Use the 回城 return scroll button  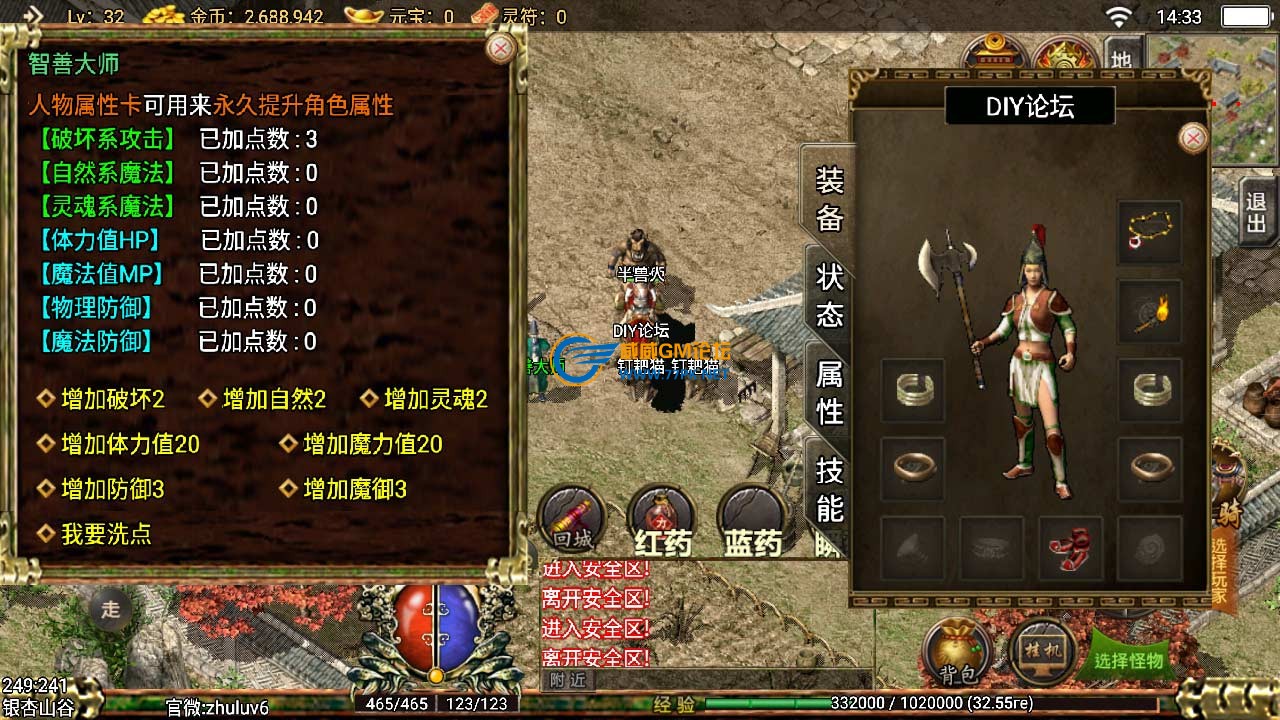571,520
